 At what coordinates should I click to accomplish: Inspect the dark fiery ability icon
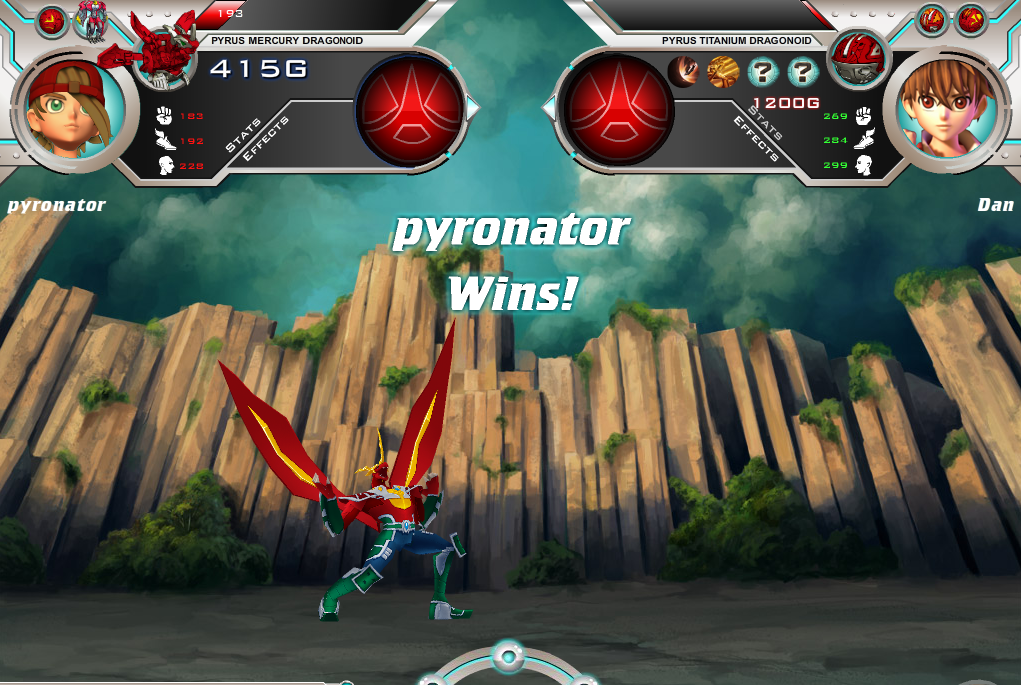pos(684,71)
